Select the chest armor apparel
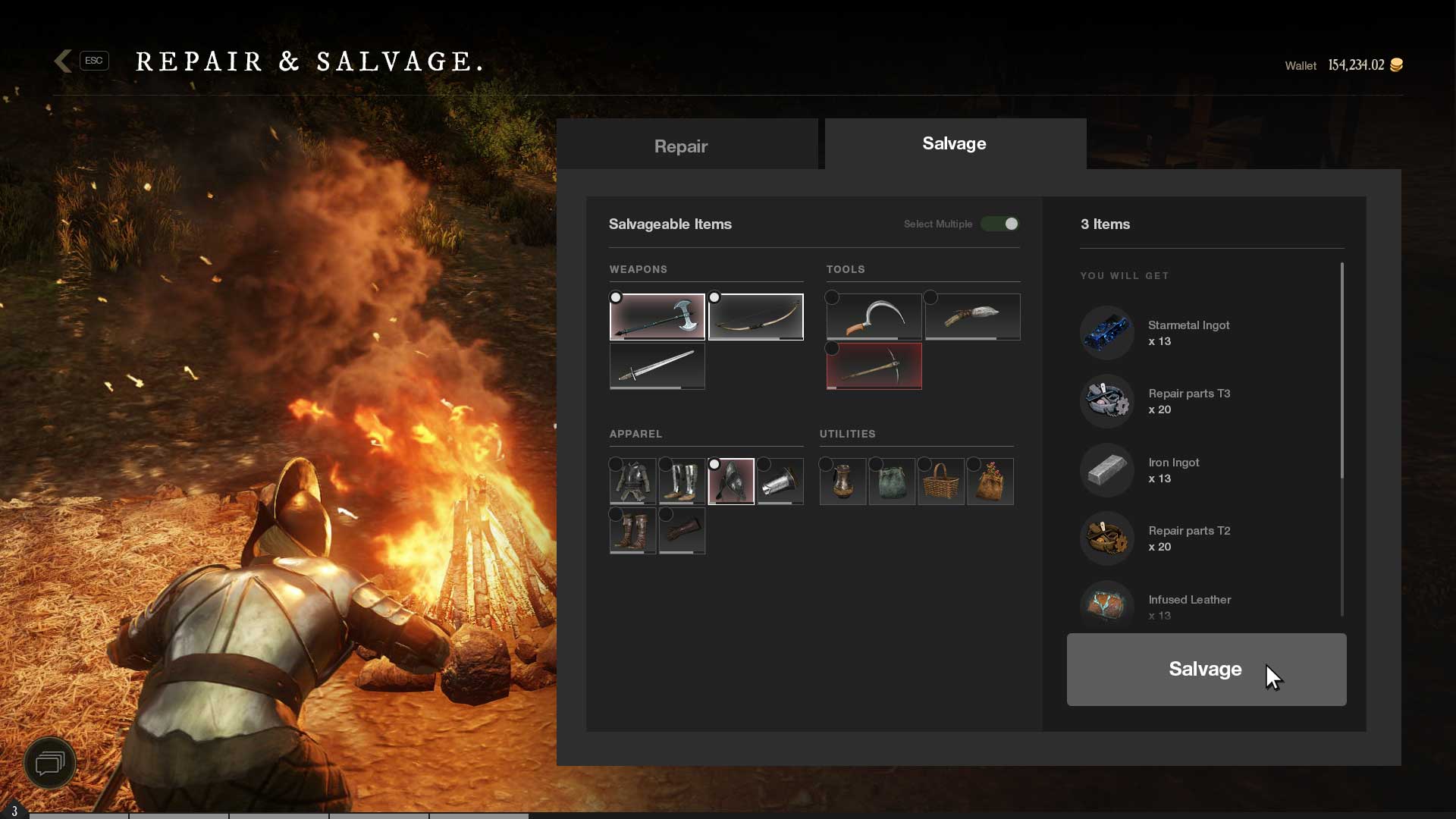Viewport: 1456px width, 819px height. (632, 482)
